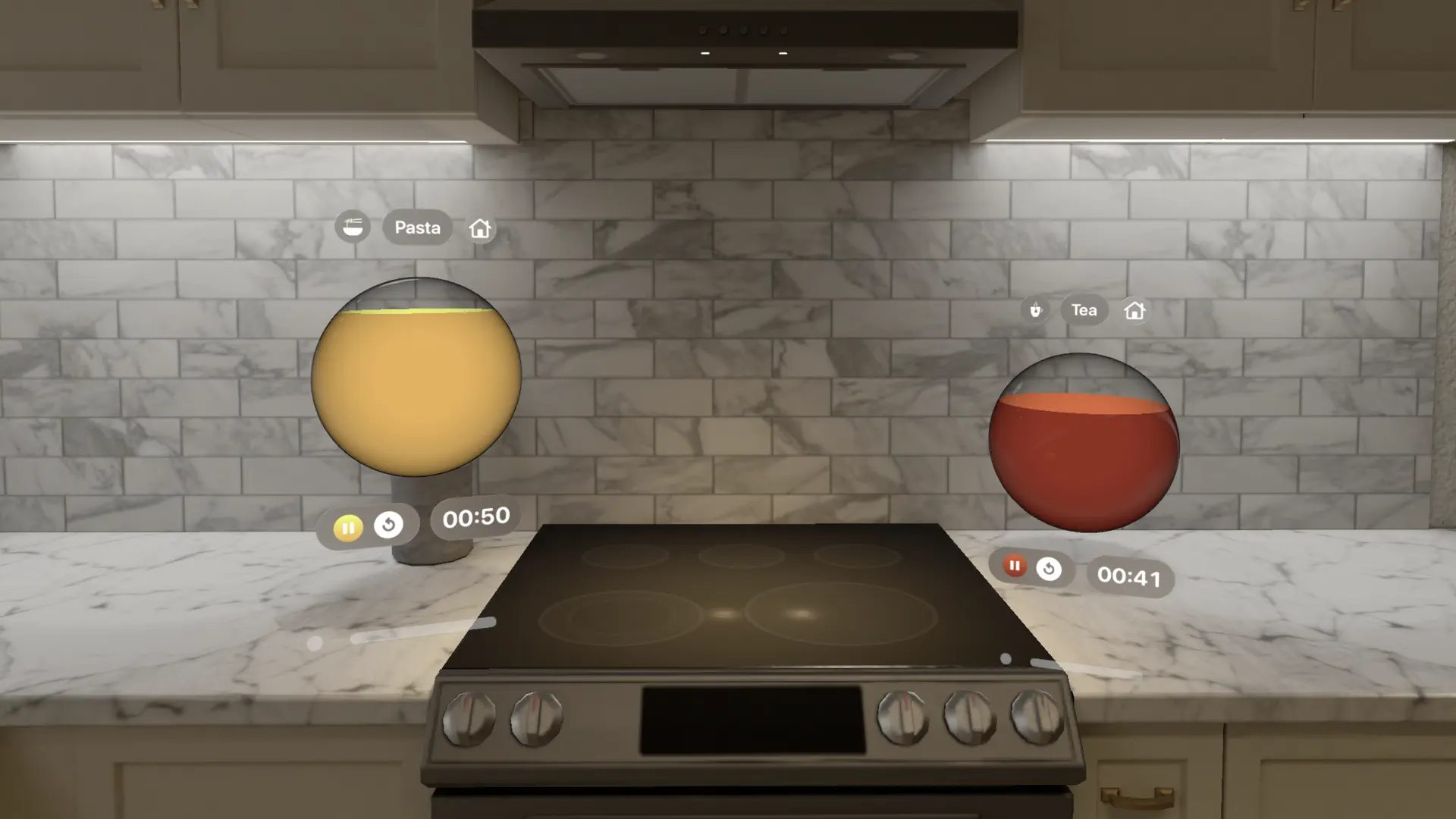Toggle the Pasta timer playback state
Viewport: 1456px width, 819px height.
pyautogui.click(x=348, y=528)
